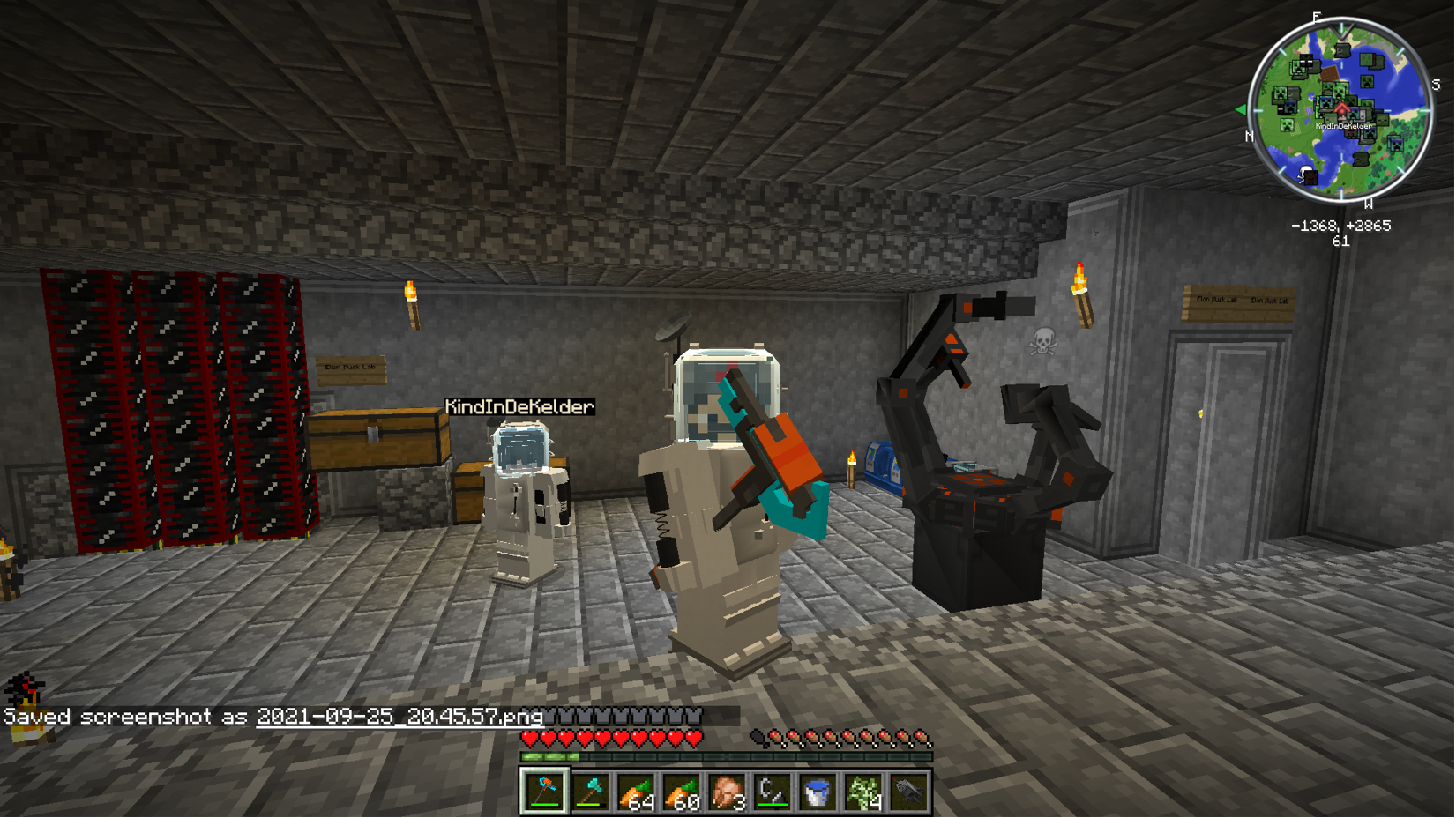The height and width of the screenshot is (818, 1456).
Task: Open the saved screenshot filename link in chat
Action: 399,718
